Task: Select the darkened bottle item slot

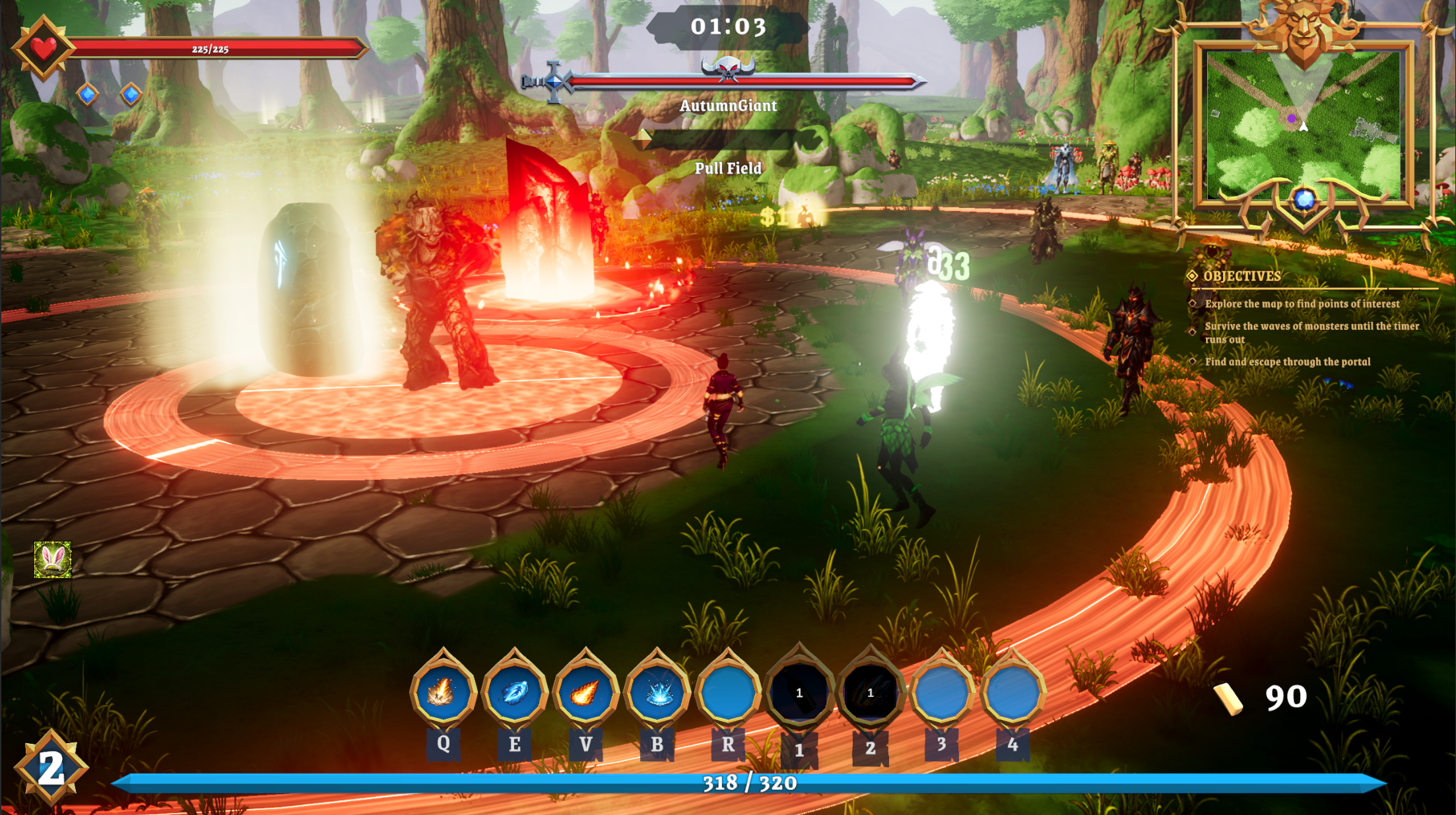Action: tap(799, 692)
